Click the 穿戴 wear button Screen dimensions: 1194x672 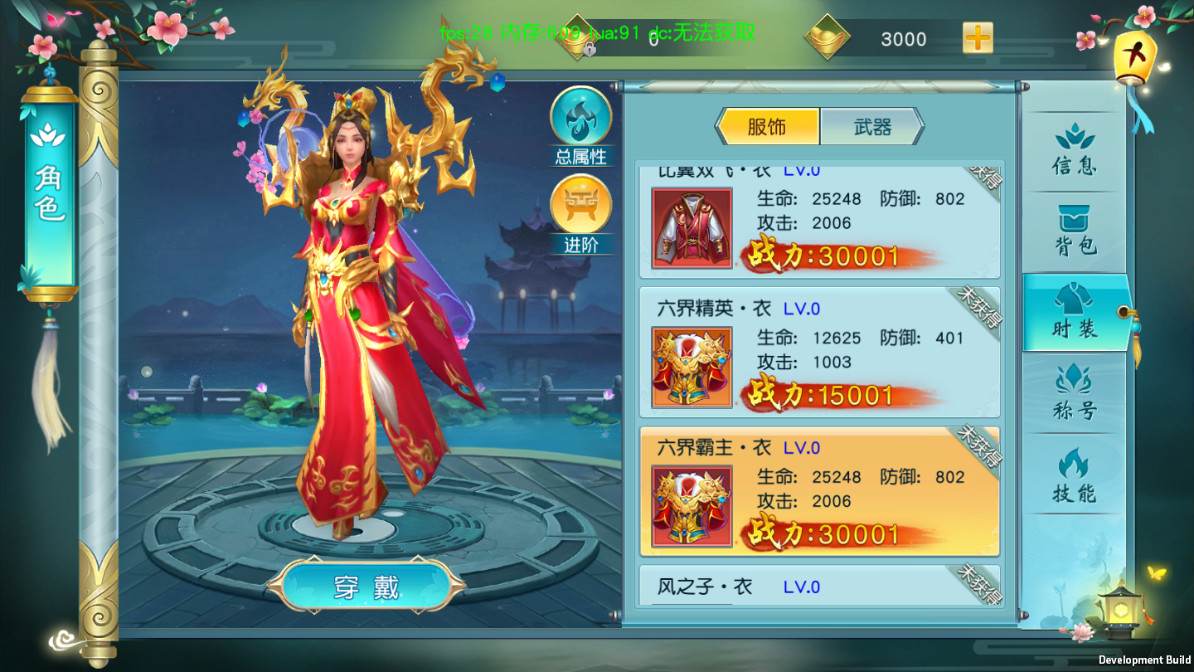click(x=366, y=586)
